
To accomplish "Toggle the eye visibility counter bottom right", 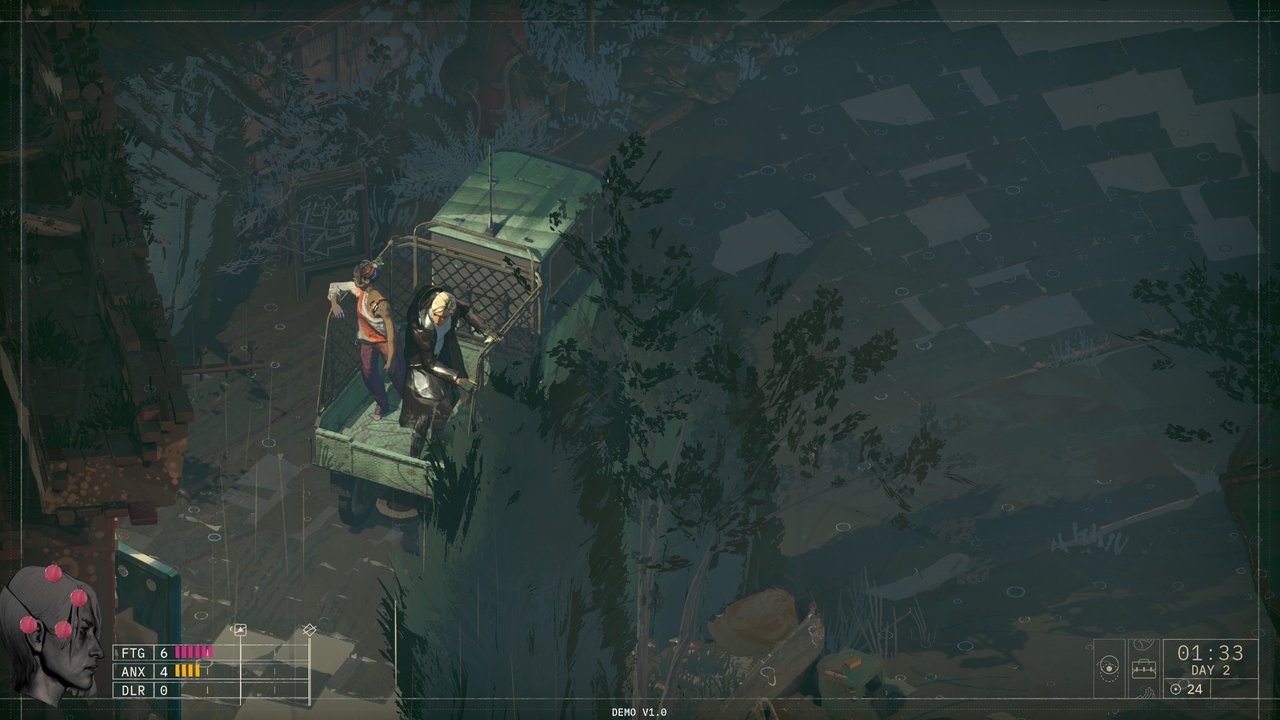I will click(x=1175, y=689).
